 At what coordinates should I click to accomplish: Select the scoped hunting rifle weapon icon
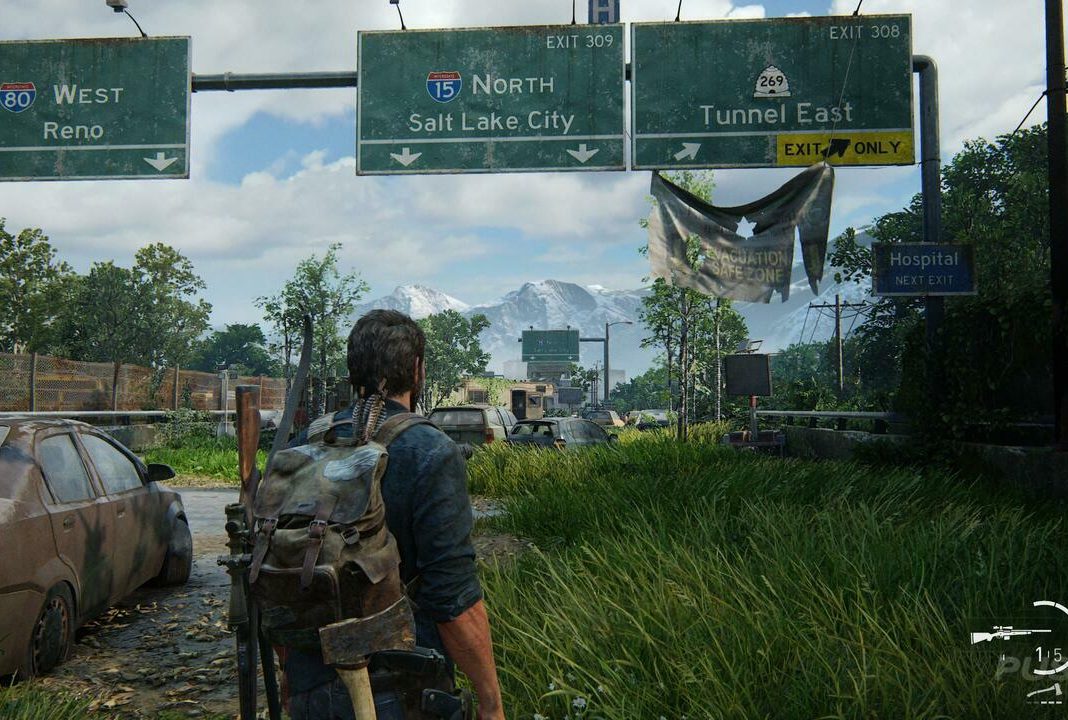pos(1010,633)
